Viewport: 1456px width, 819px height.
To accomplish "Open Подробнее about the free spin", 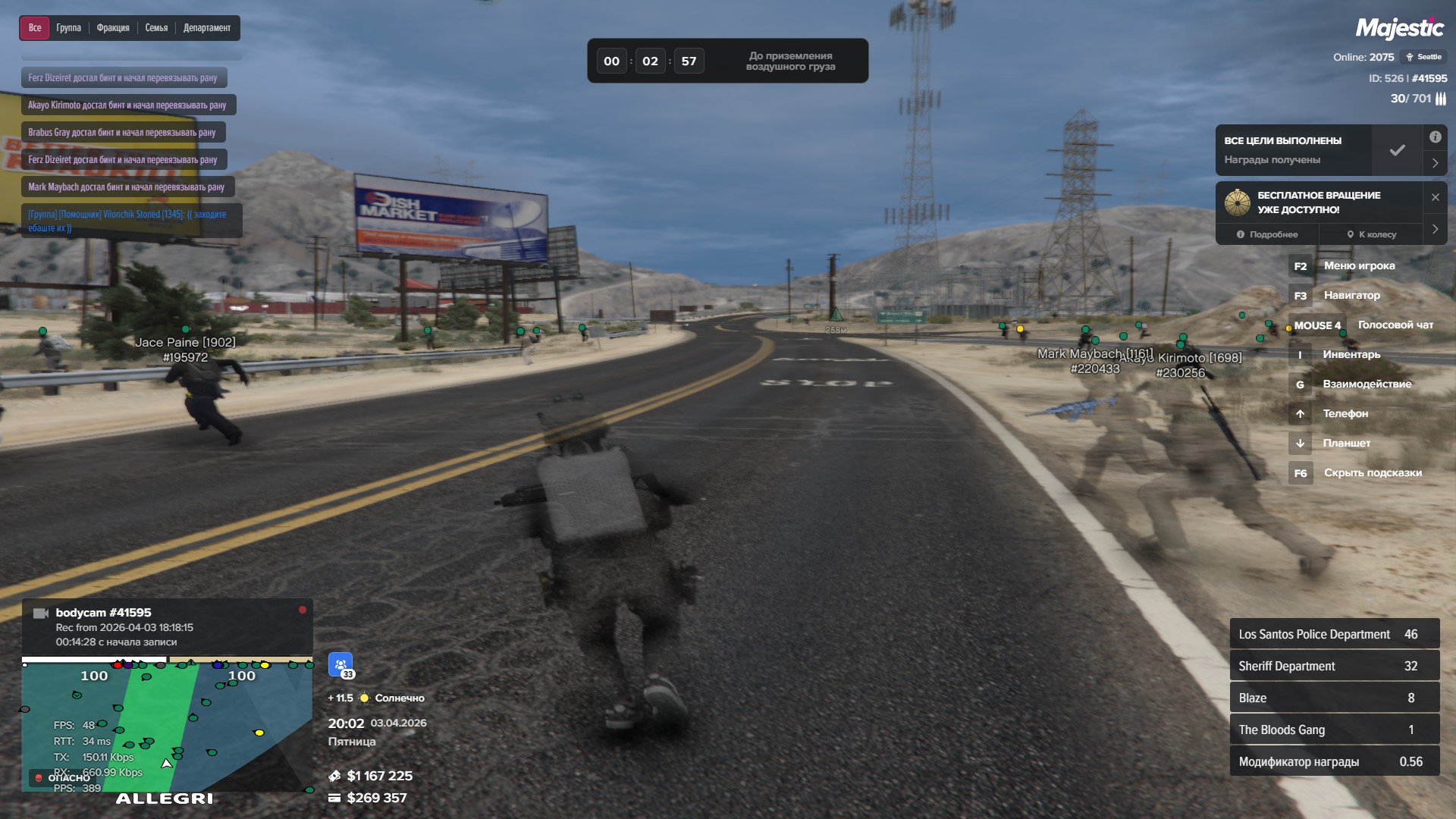I will coord(1267,234).
